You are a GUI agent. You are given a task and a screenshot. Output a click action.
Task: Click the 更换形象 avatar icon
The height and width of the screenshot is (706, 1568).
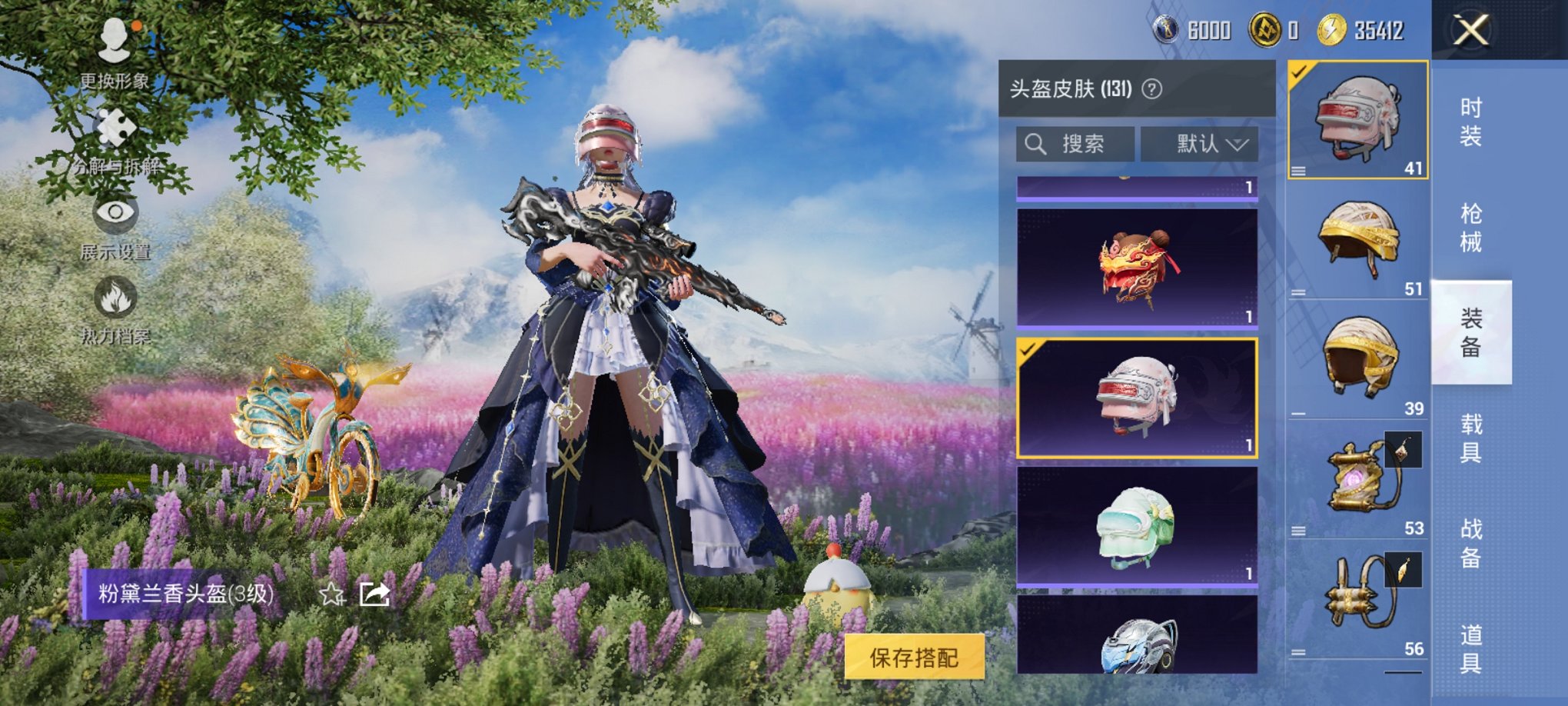click(x=115, y=45)
